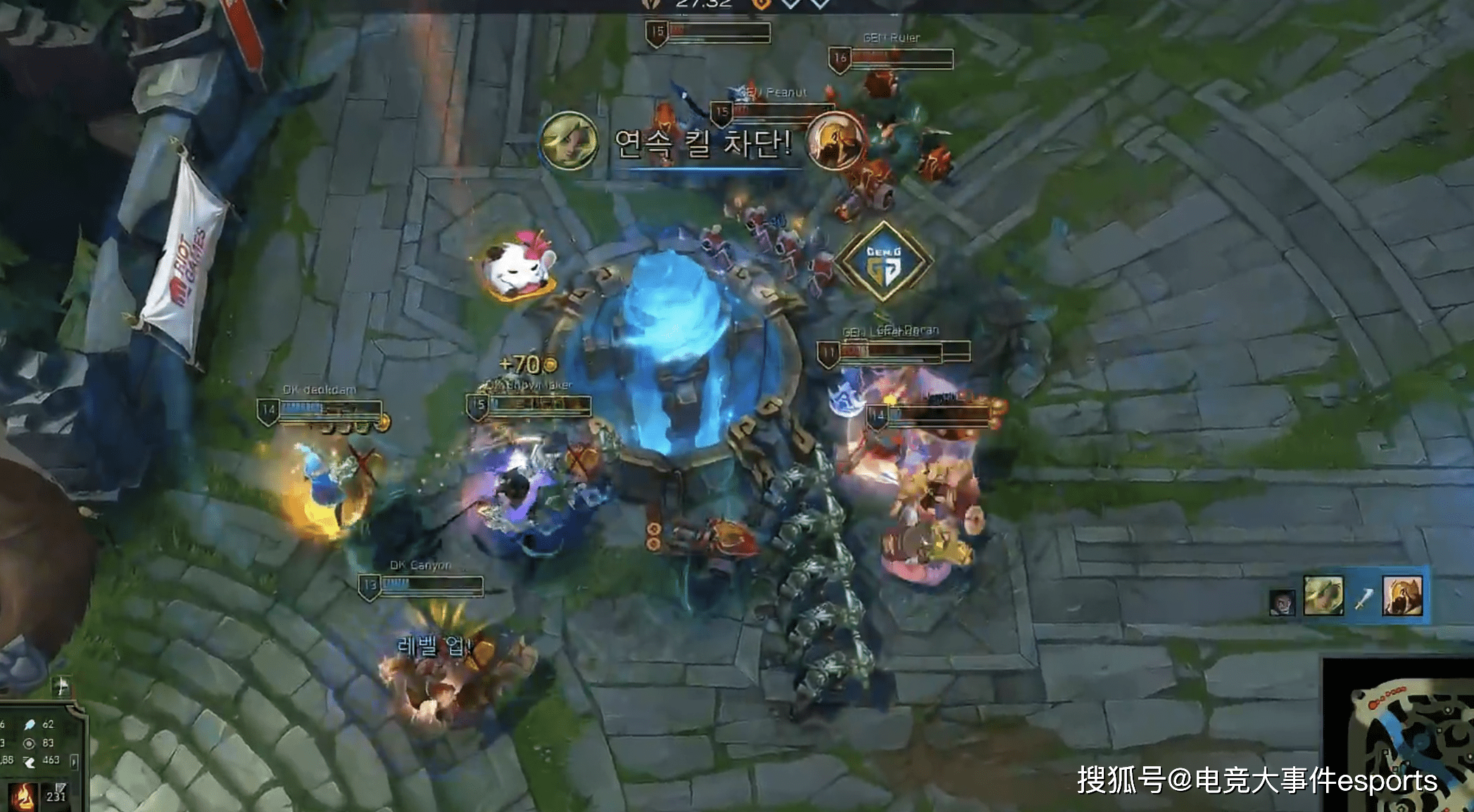Expand the champion stats panel arrow

(x=74, y=761)
